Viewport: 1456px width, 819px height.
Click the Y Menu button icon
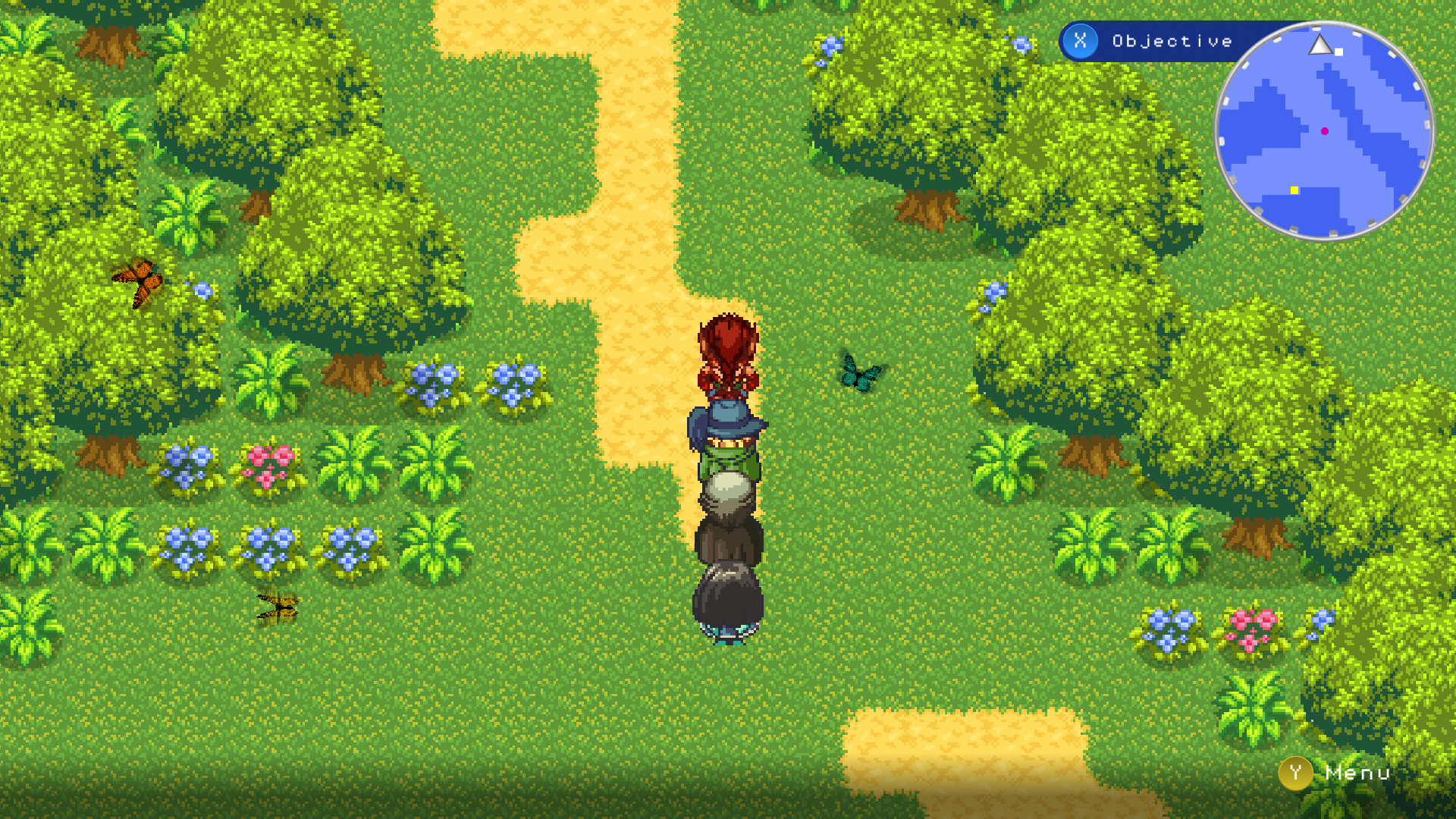tap(1295, 773)
